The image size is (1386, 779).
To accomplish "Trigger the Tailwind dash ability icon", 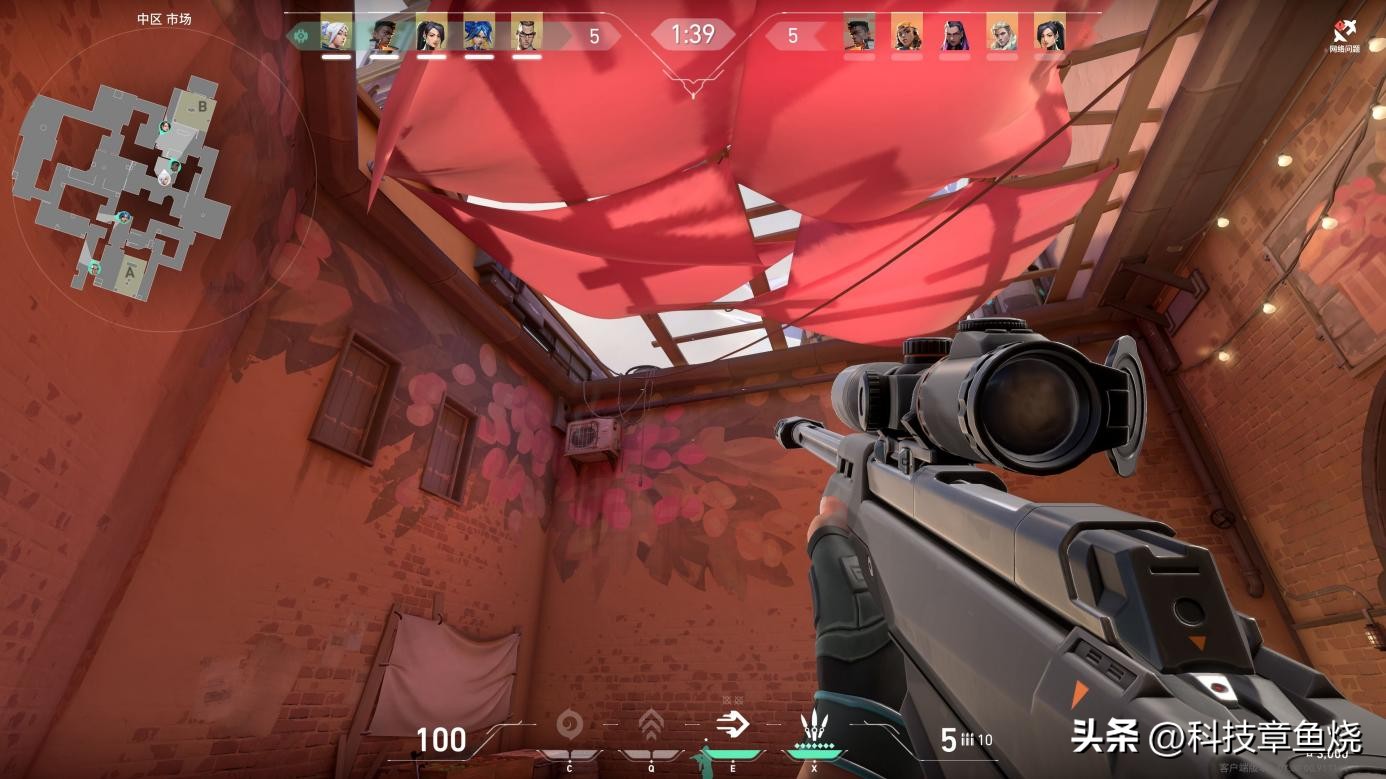I will (x=731, y=723).
